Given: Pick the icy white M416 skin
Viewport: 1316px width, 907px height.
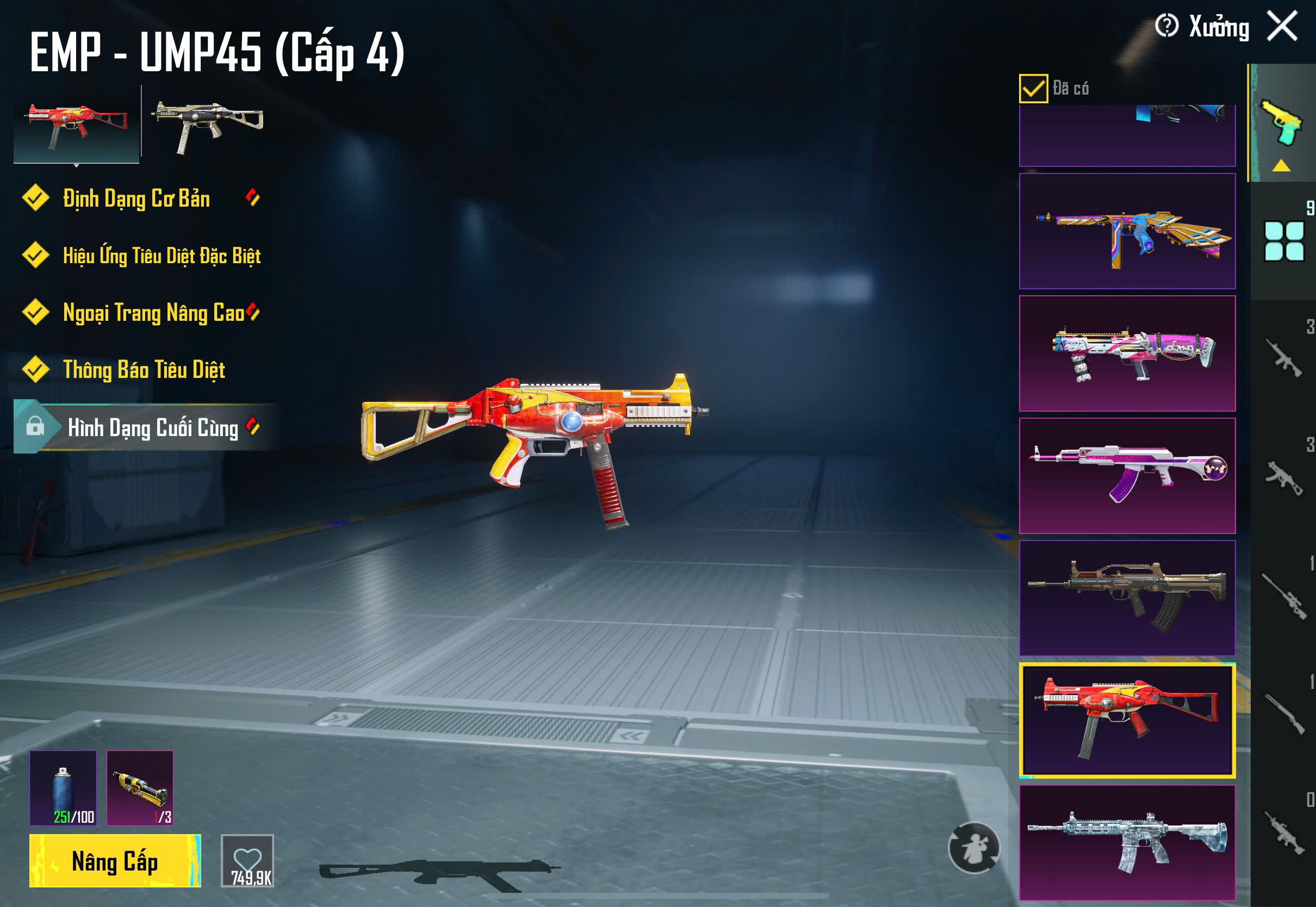Looking at the screenshot, I should [x=1127, y=842].
